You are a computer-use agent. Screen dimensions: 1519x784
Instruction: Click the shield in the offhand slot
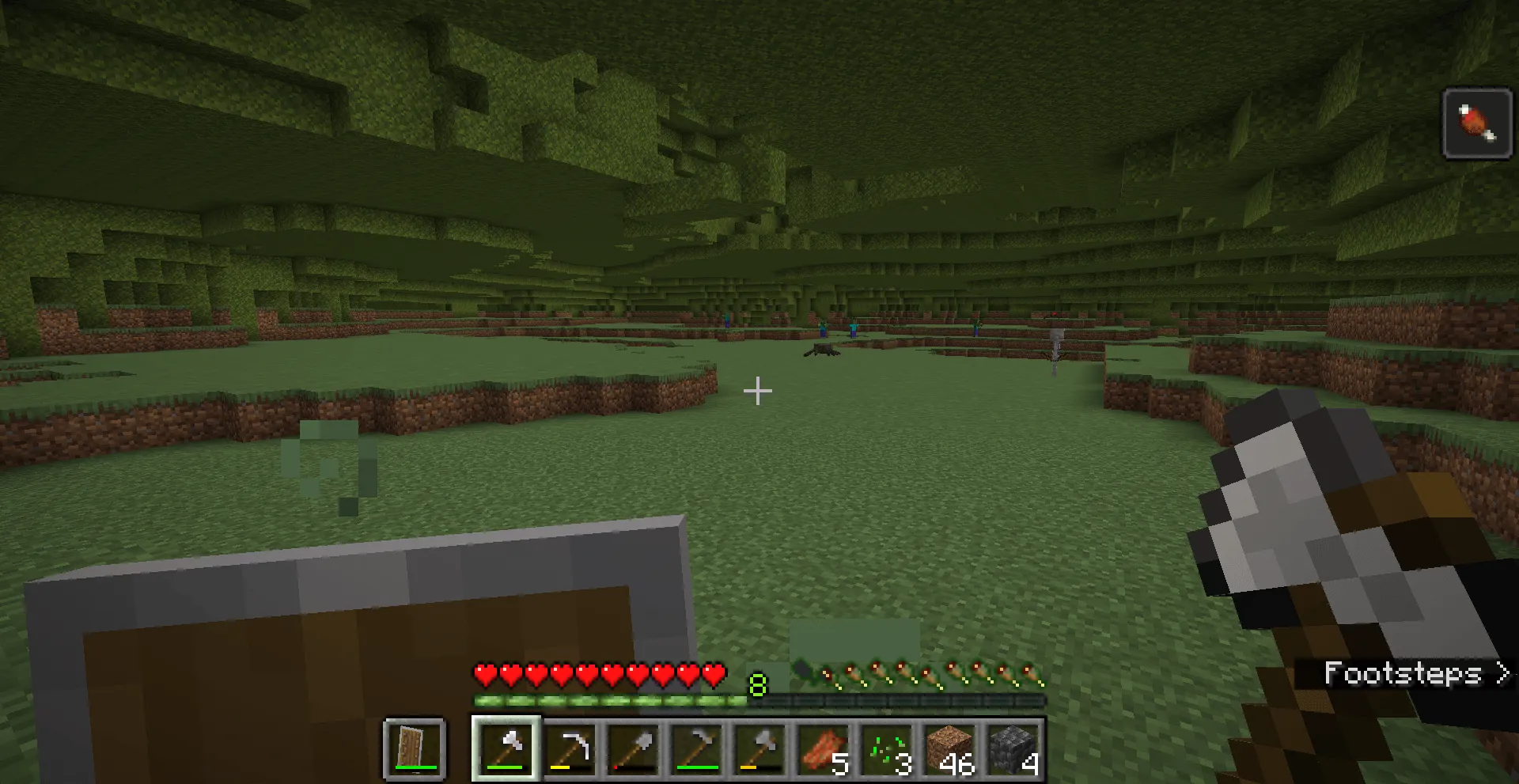pyautogui.click(x=415, y=750)
